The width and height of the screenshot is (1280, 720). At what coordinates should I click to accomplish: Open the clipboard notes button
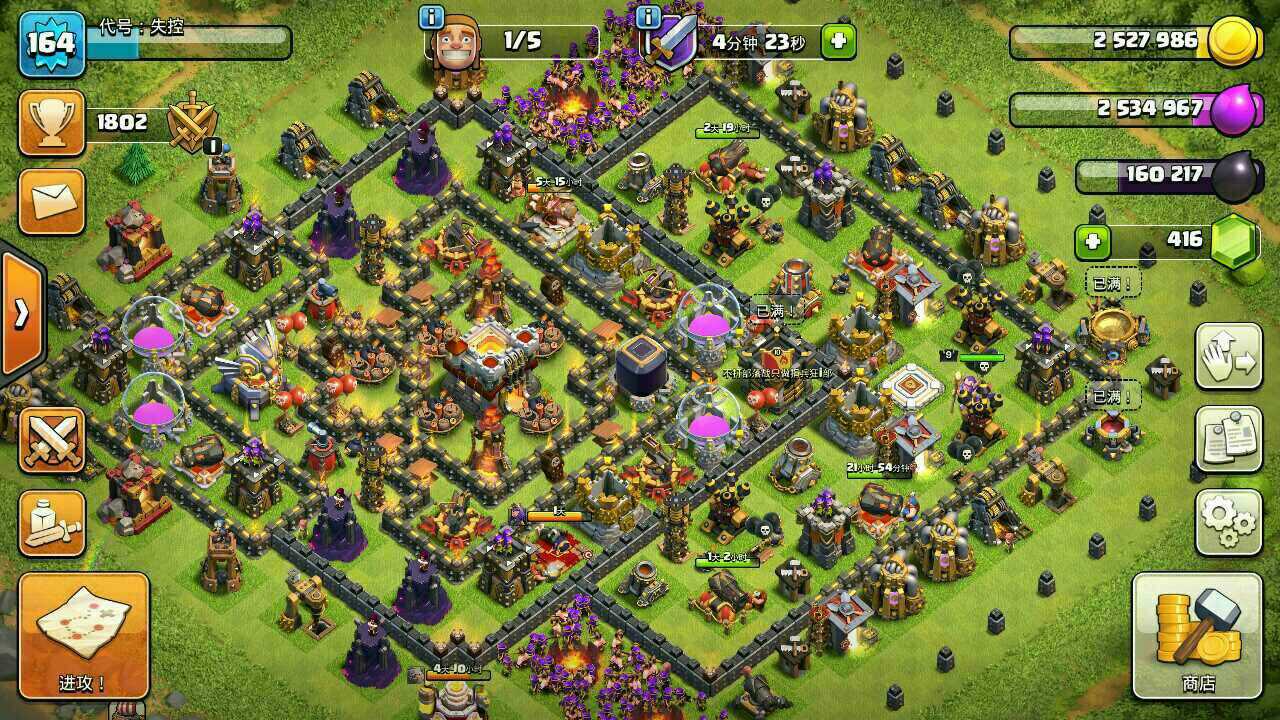pyautogui.click(x=1228, y=440)
